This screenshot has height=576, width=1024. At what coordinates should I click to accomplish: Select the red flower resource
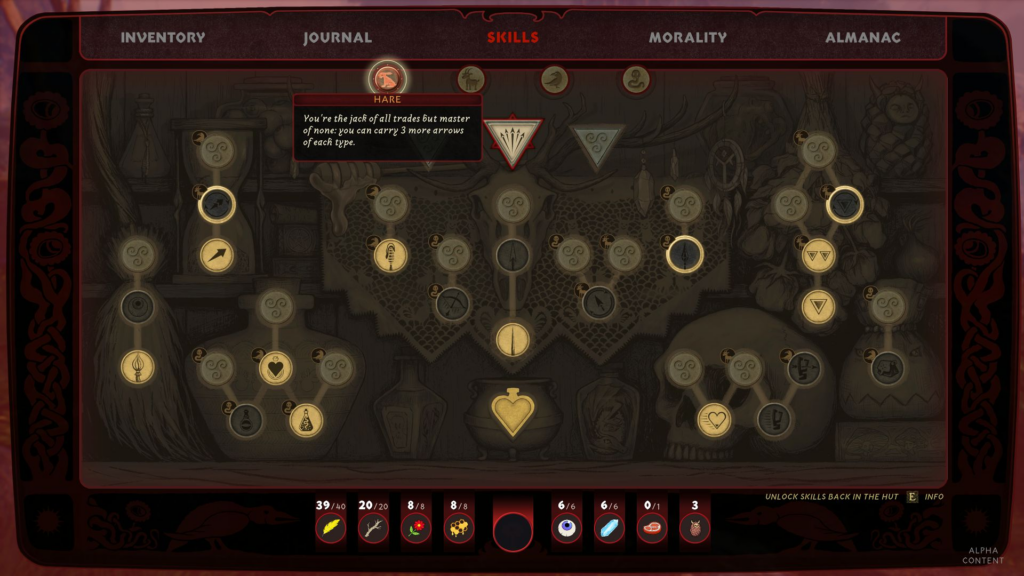[x=416, y=527]
